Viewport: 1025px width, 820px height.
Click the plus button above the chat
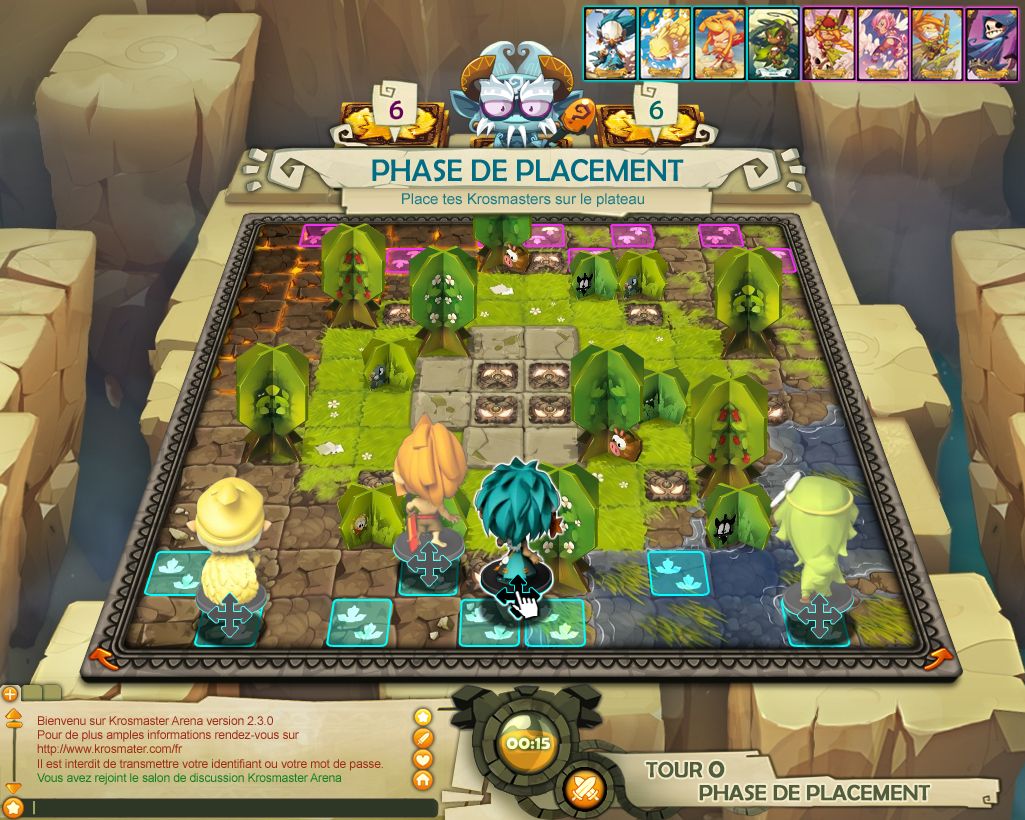[9, 692]
